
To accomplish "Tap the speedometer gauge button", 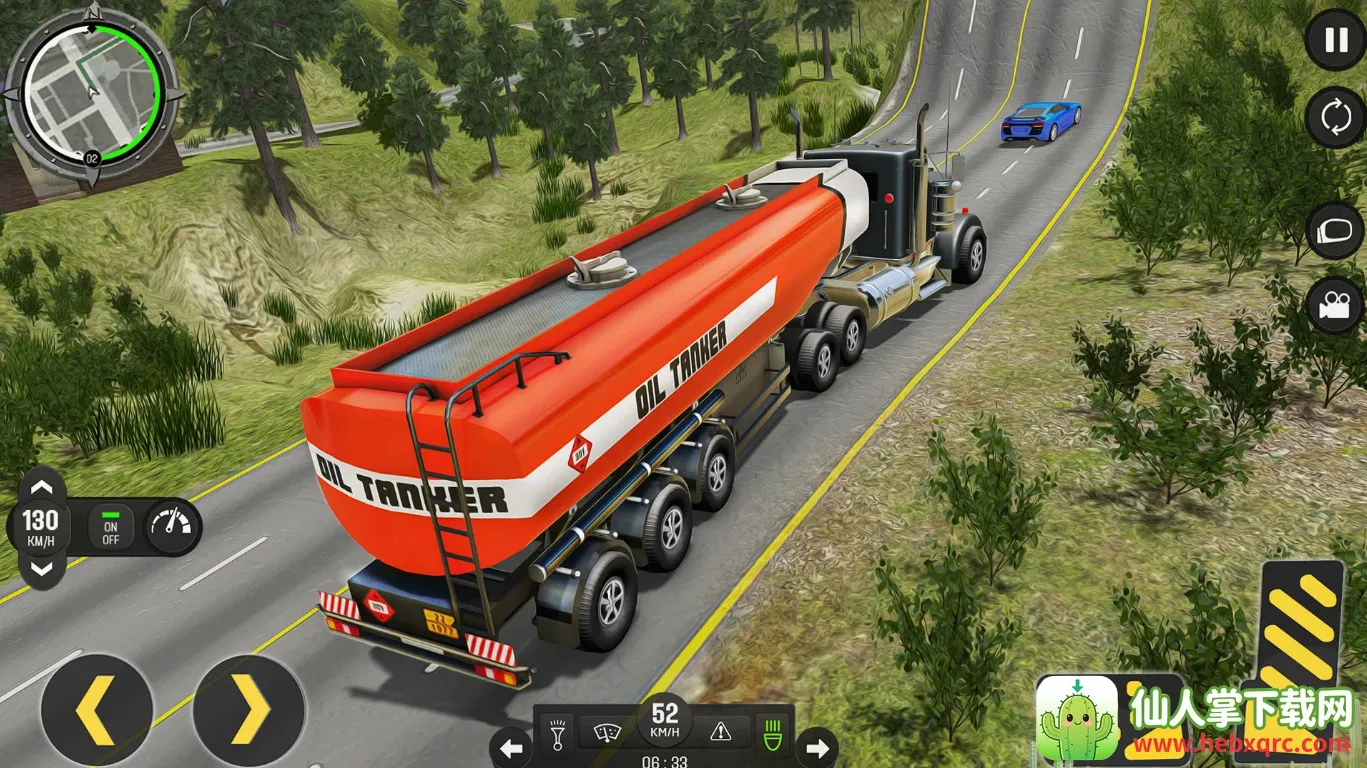I will coord(169,527).
